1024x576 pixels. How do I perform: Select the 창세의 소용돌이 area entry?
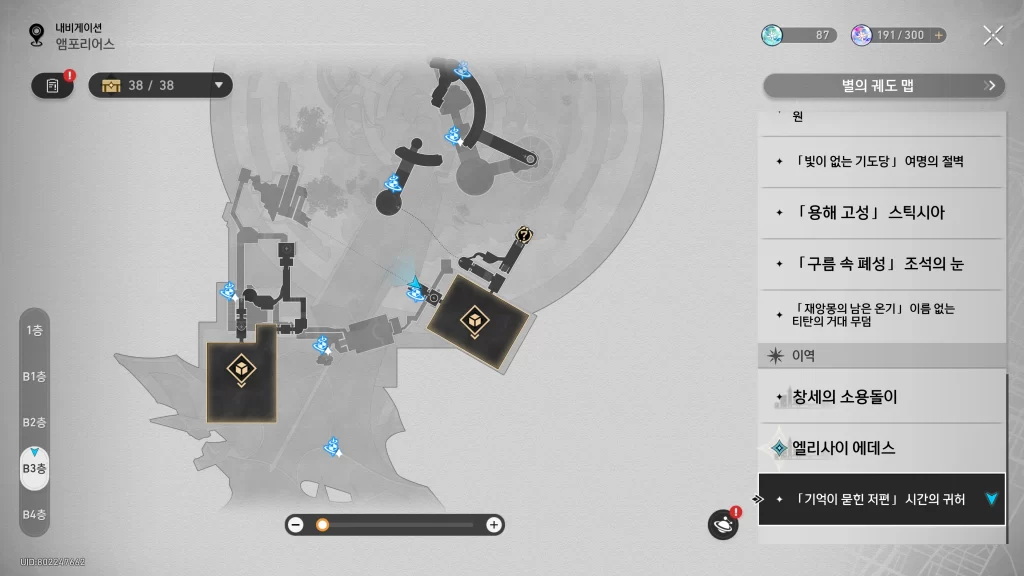881,397
